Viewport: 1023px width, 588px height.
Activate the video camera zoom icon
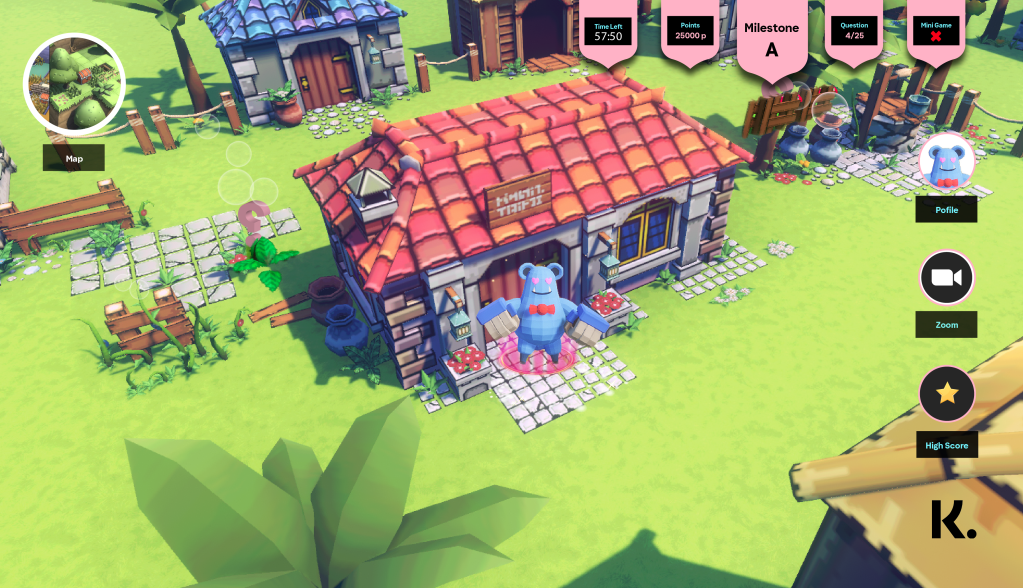[946, 277]
